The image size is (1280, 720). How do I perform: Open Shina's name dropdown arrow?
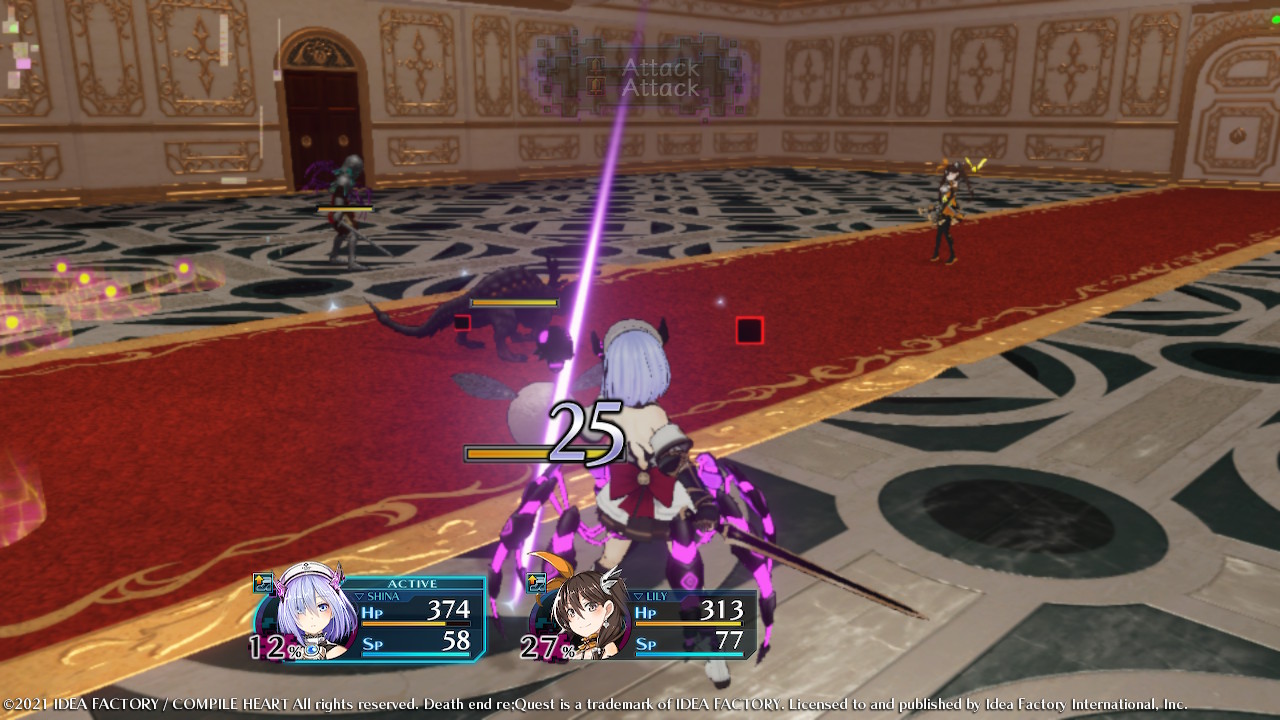[360, 597]
